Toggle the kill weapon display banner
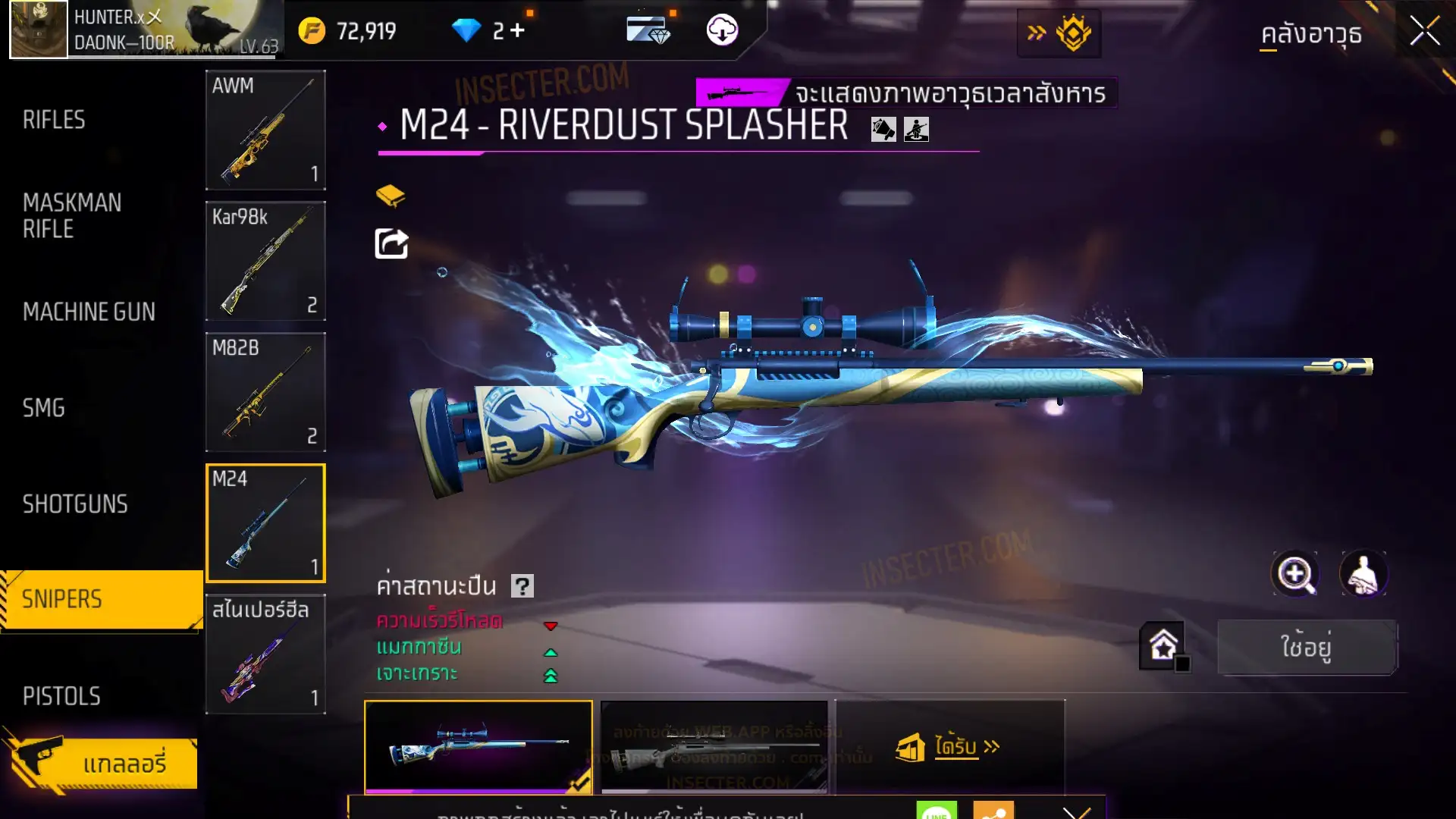The height and width of the screenshot is (819, 1456). (906, 93)
